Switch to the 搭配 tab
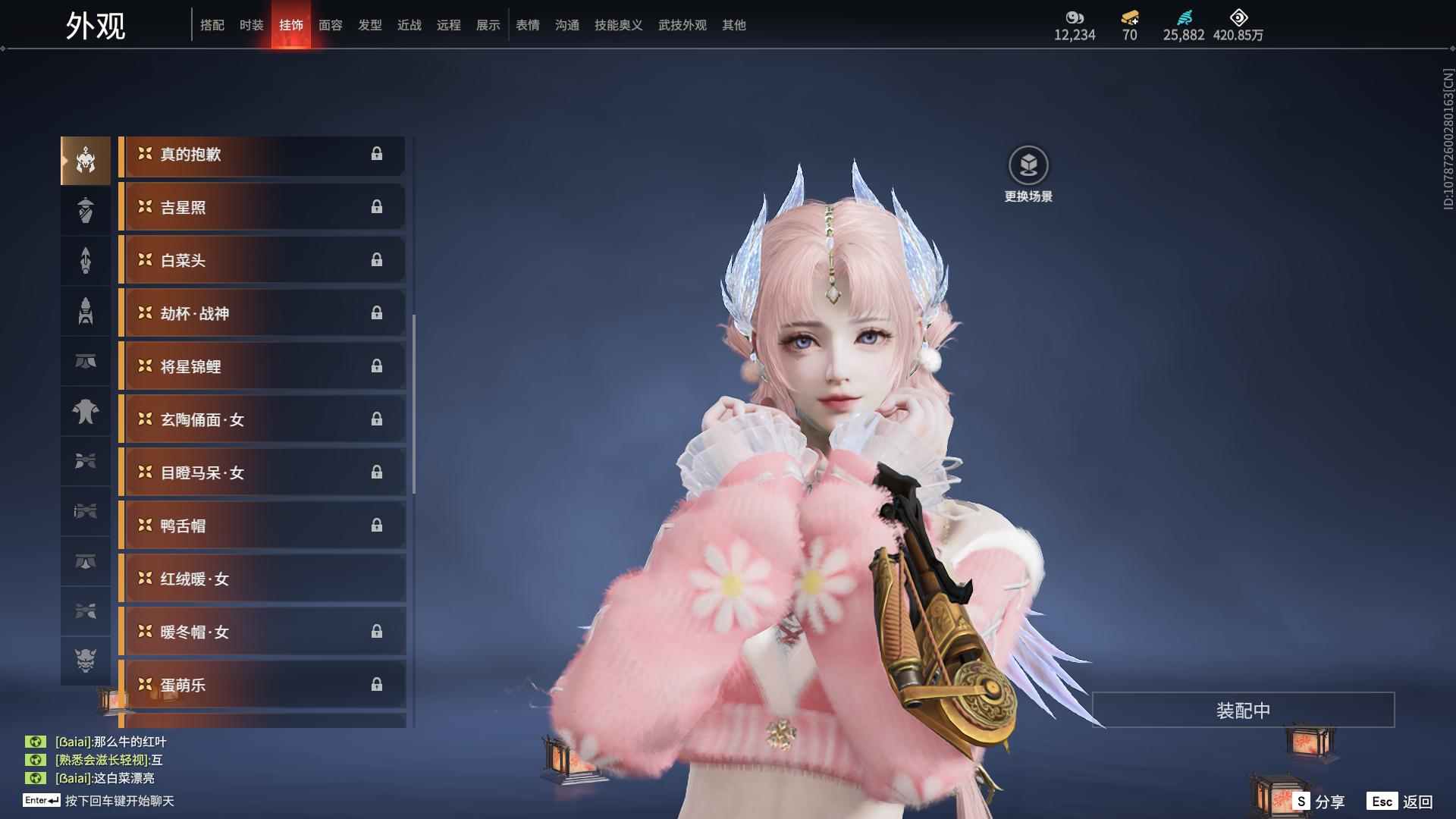The width and height of the screenshot is (1456, 819). (x=212, y=25)
